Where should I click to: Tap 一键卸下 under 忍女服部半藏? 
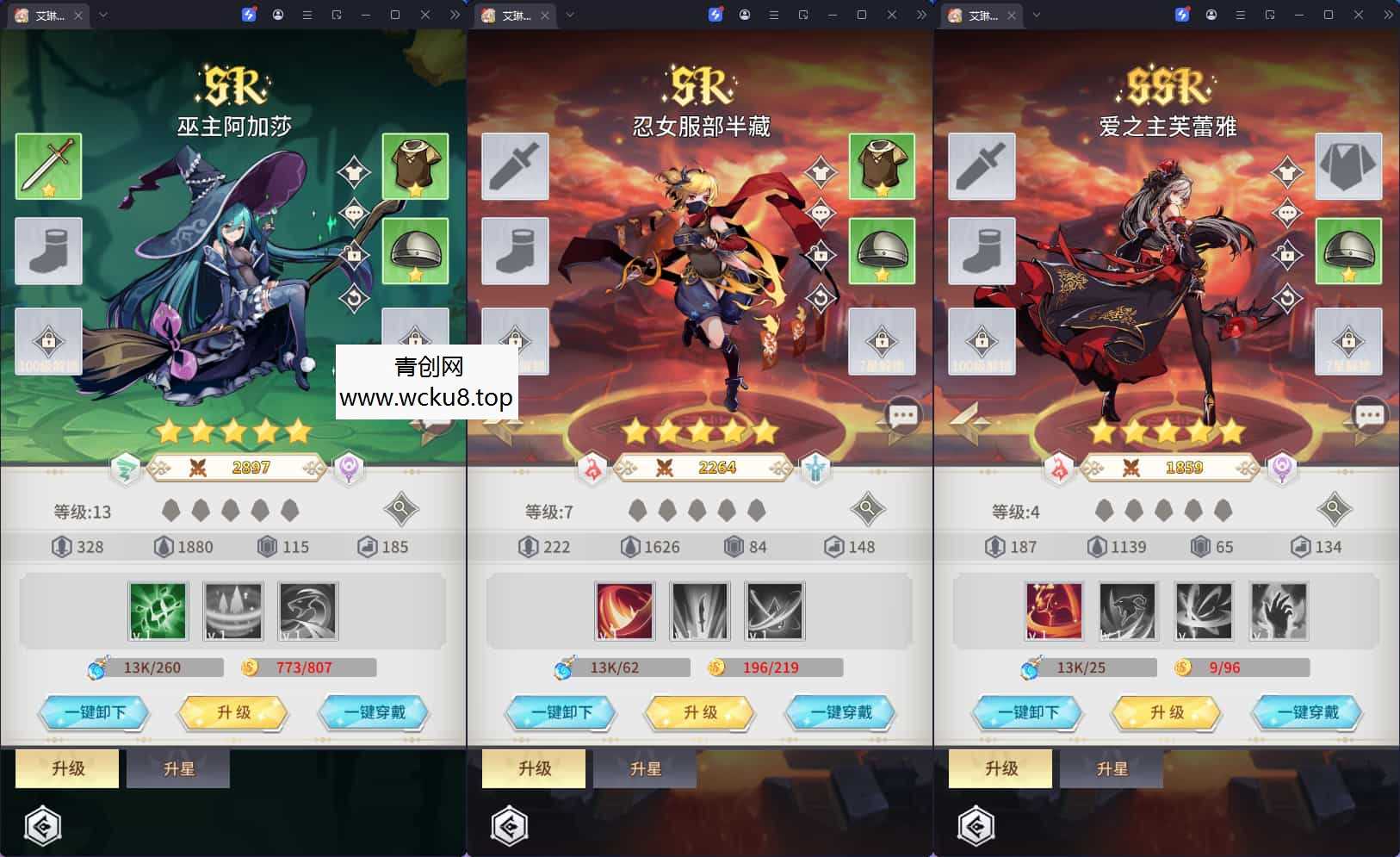click(x=561, y=712)
